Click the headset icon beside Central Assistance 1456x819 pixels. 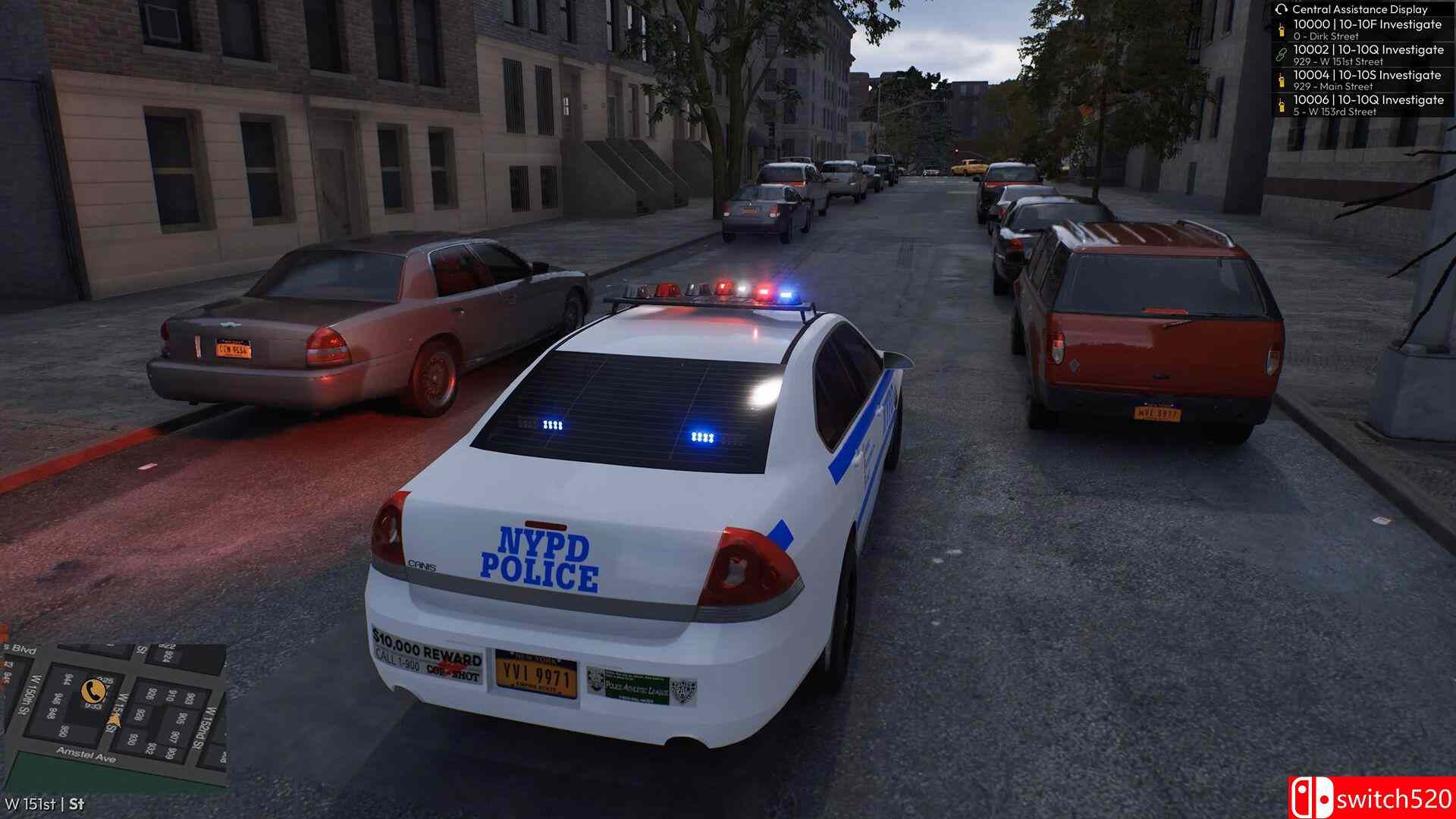1282,9
